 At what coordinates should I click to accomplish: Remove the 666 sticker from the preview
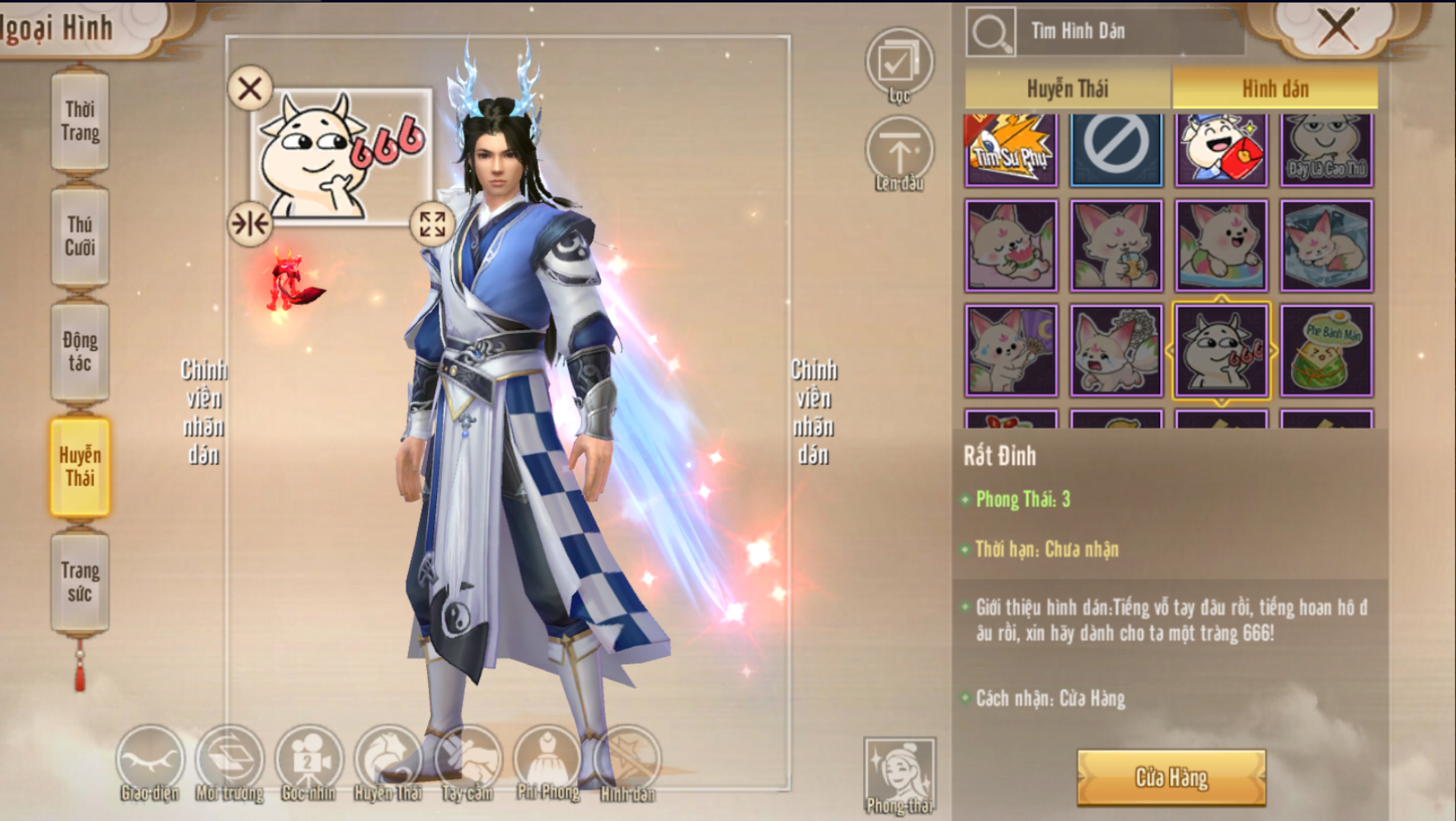[x=250, y=88]
